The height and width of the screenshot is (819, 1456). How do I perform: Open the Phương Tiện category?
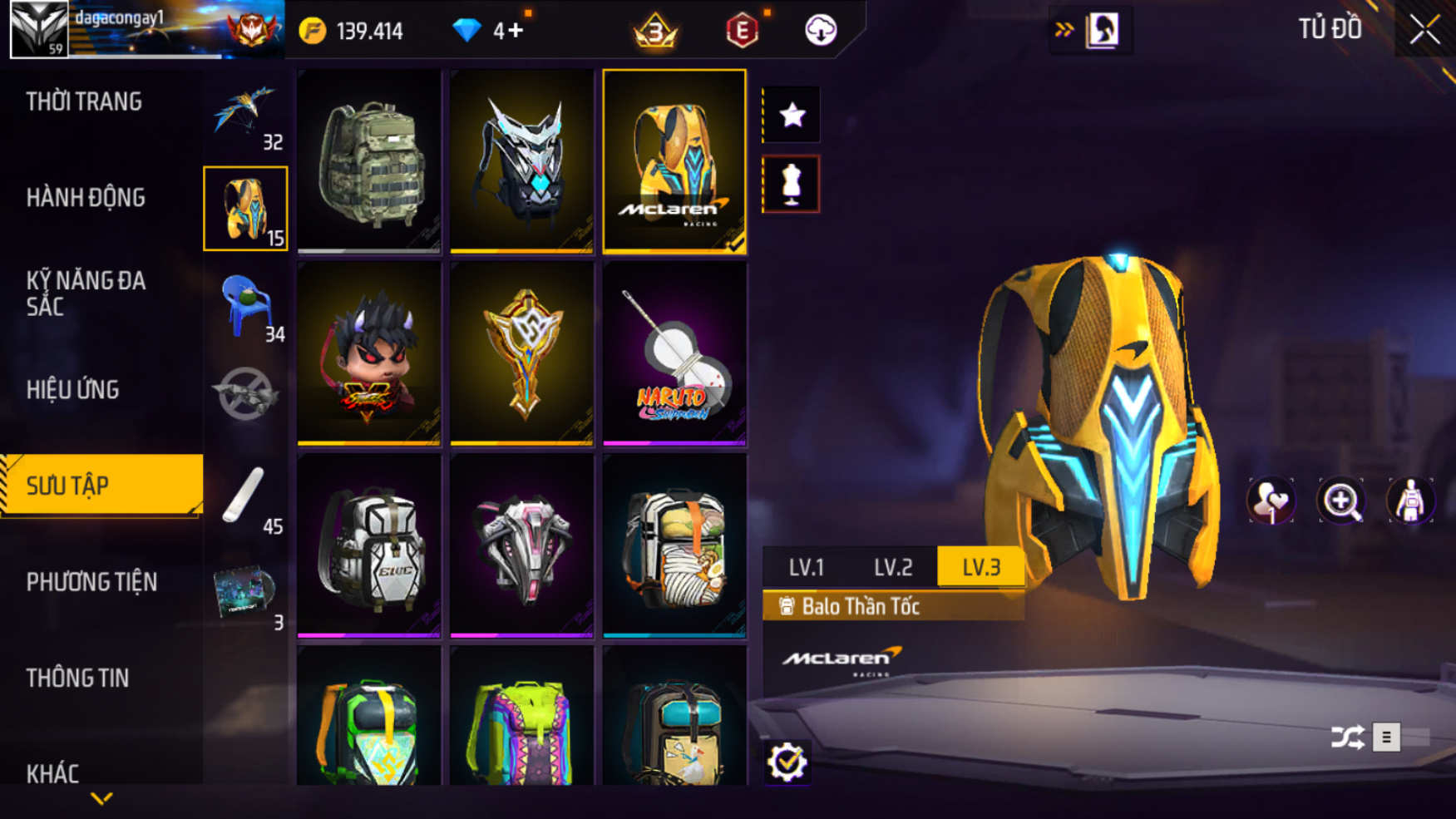pos(91,582)
